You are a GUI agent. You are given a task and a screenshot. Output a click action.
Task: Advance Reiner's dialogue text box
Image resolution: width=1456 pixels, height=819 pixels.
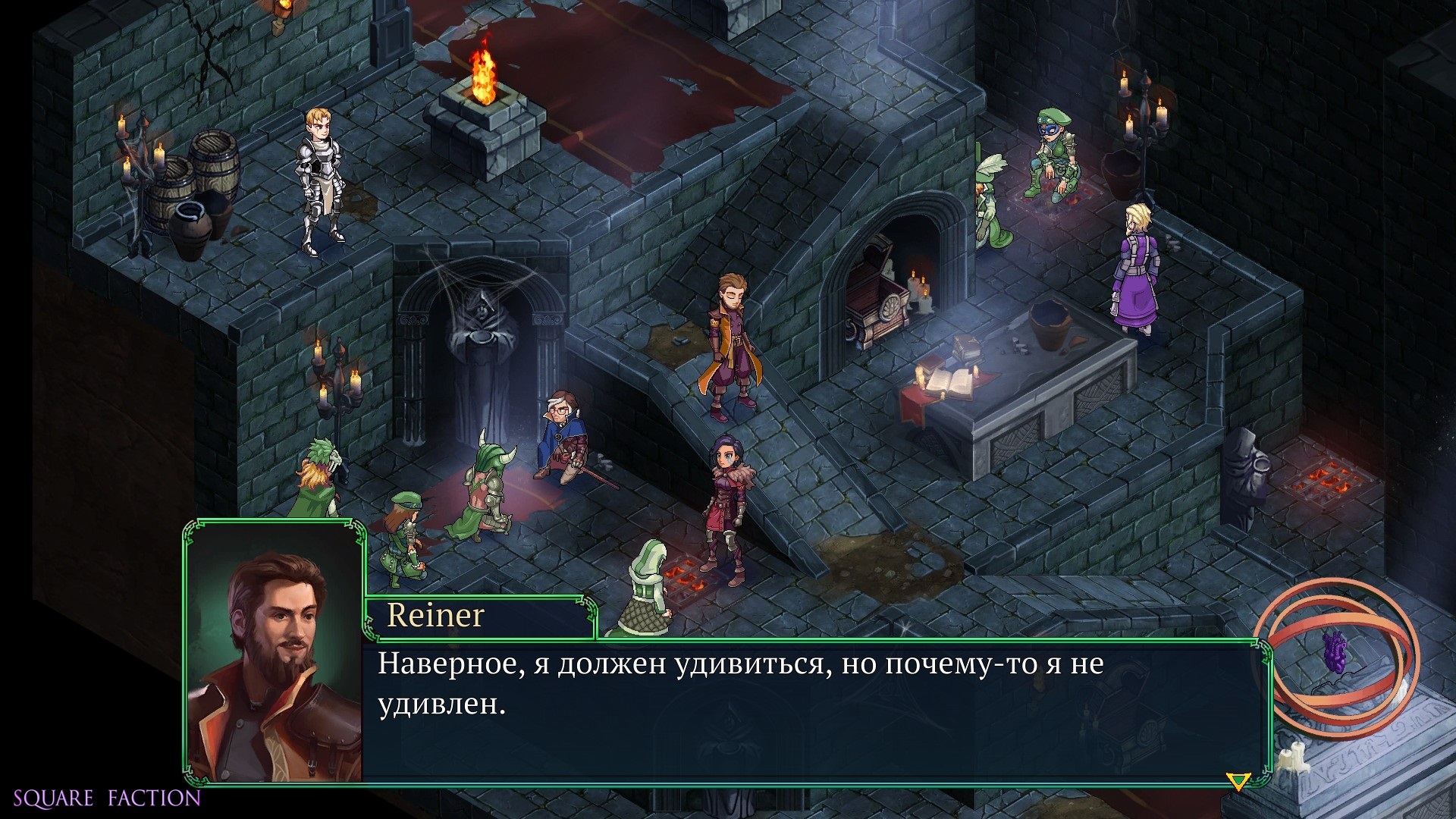[815, 711]
